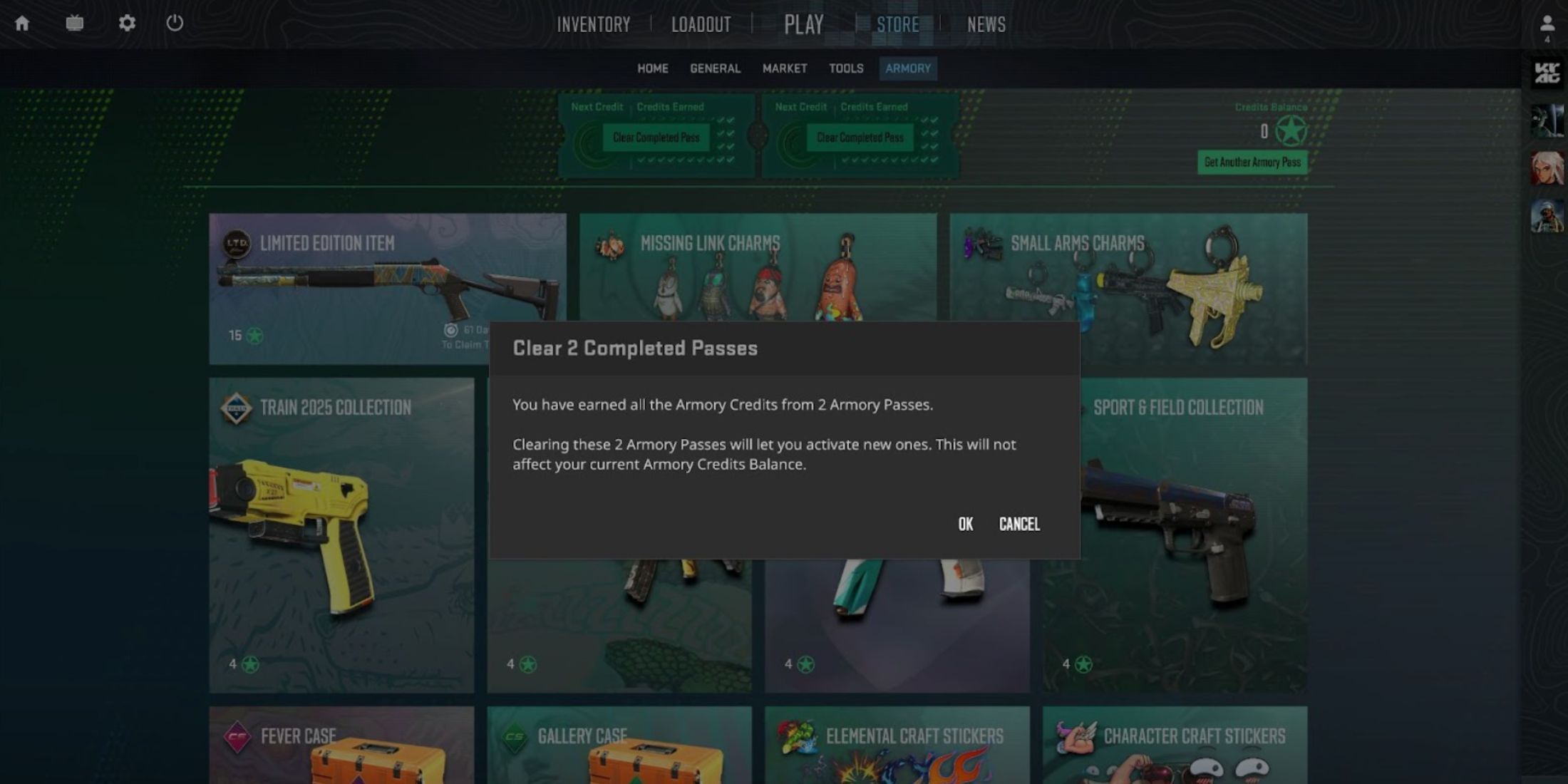Click Get Another Armory Pass

[x=1252, y=163]
